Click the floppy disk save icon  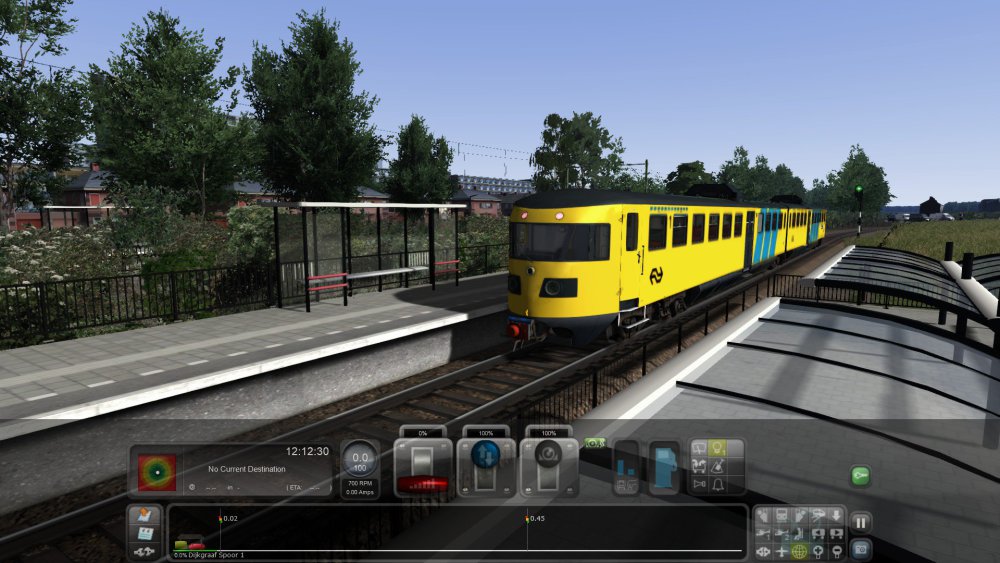(x=143, y=533)
